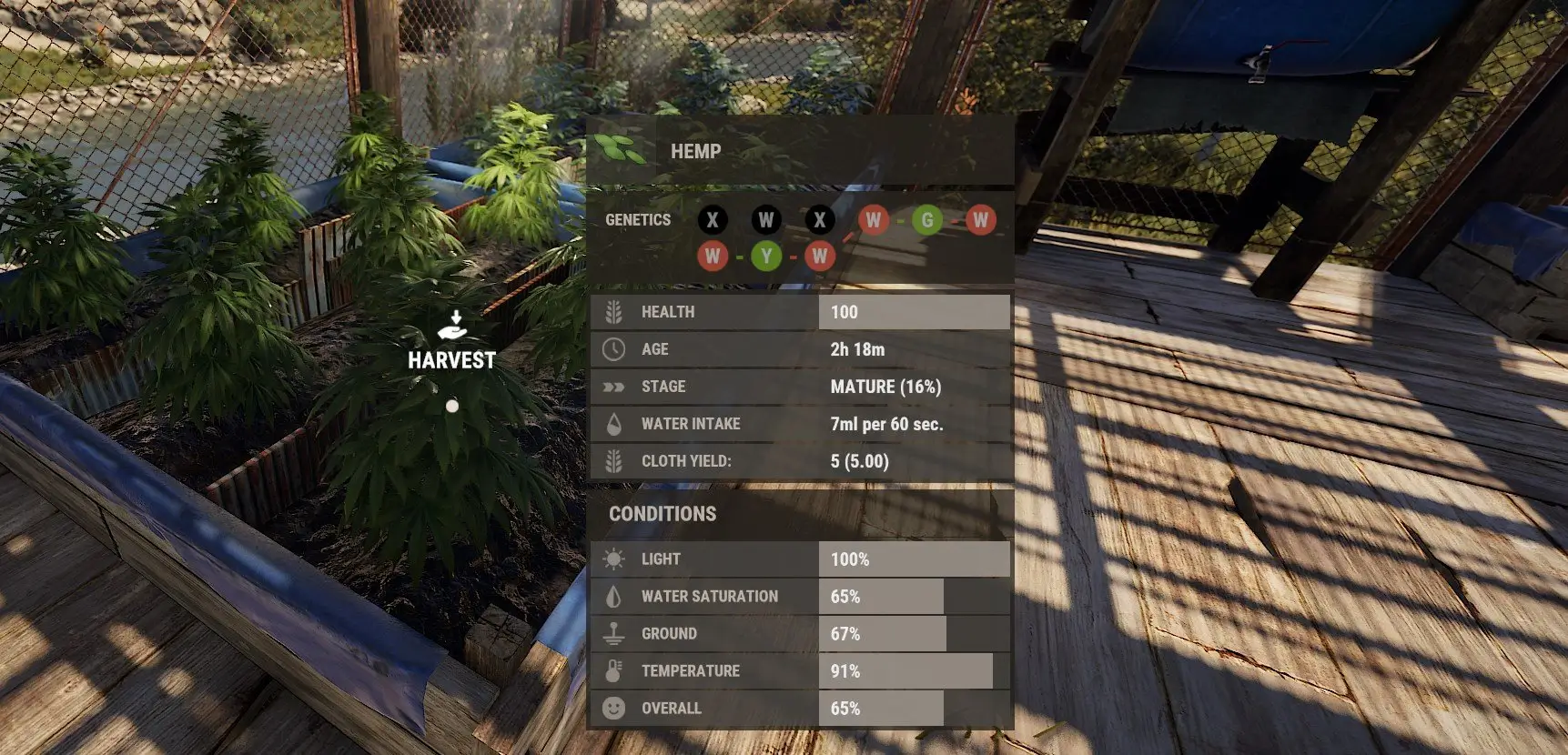Select the thermometer Temperature icon
The width and height of the screenshot is (1568, 755).
(614, 670)
